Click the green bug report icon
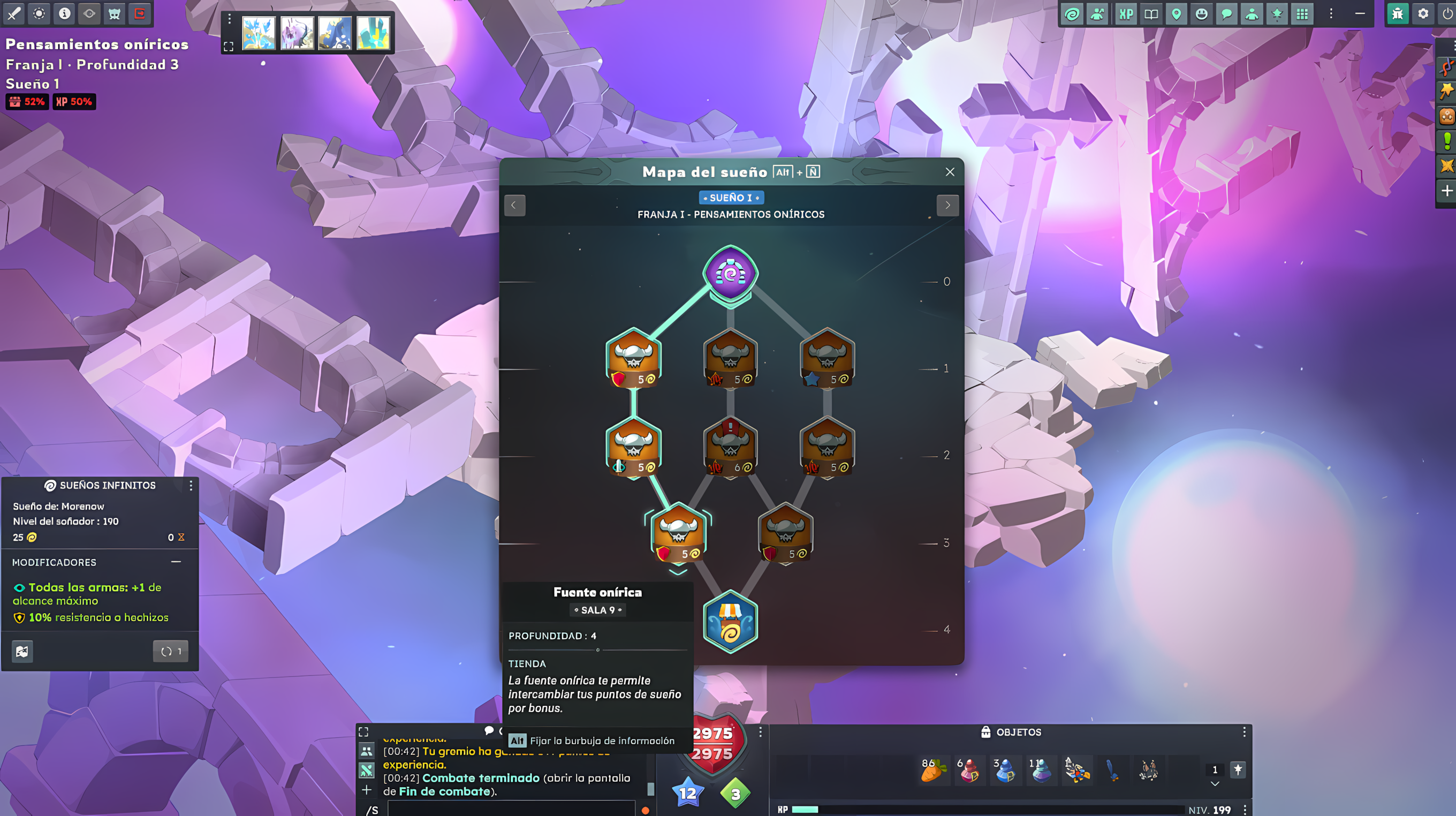The image size is (1456, 816). click(1397, 14)
